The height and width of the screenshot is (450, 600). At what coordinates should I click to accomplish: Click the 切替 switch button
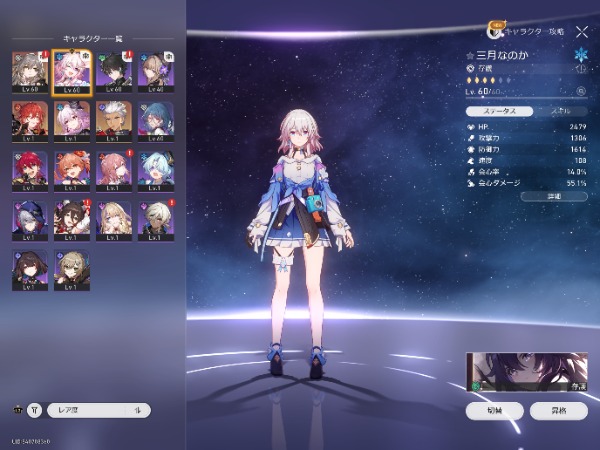495,410
